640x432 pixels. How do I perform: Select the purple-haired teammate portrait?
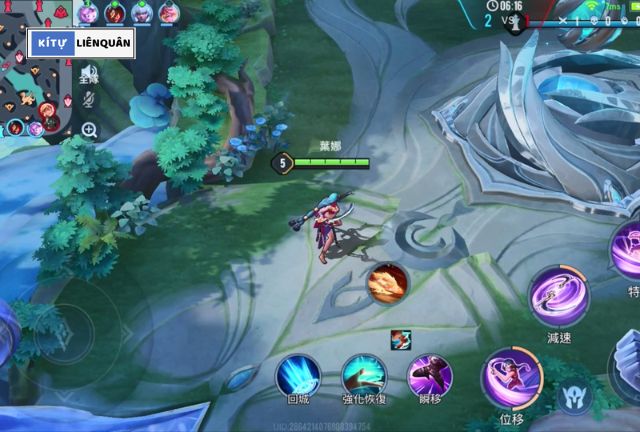pyautogui.click(x=88, y=12)
